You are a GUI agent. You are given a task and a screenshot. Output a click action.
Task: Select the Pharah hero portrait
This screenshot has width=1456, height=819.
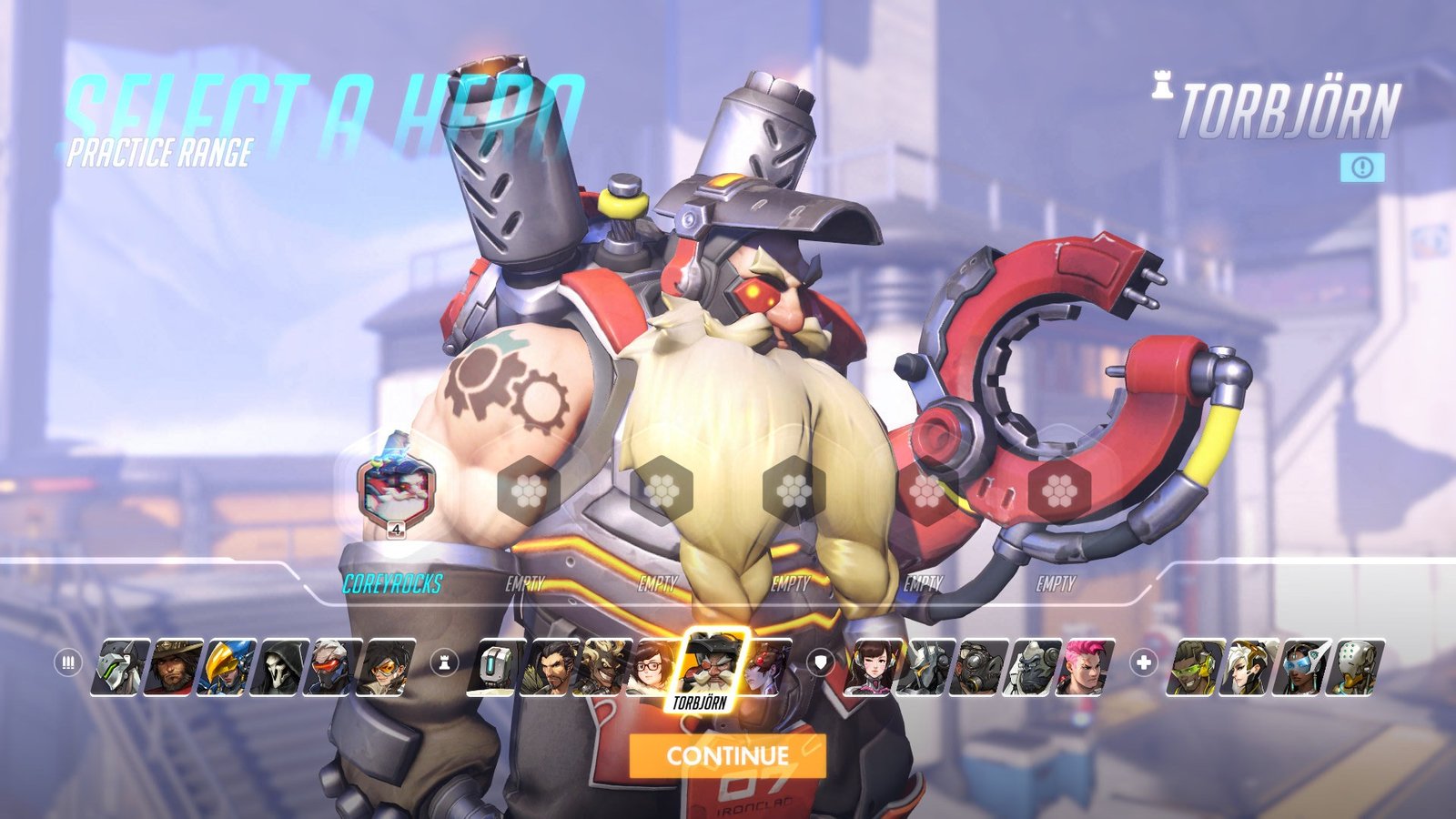228,667
